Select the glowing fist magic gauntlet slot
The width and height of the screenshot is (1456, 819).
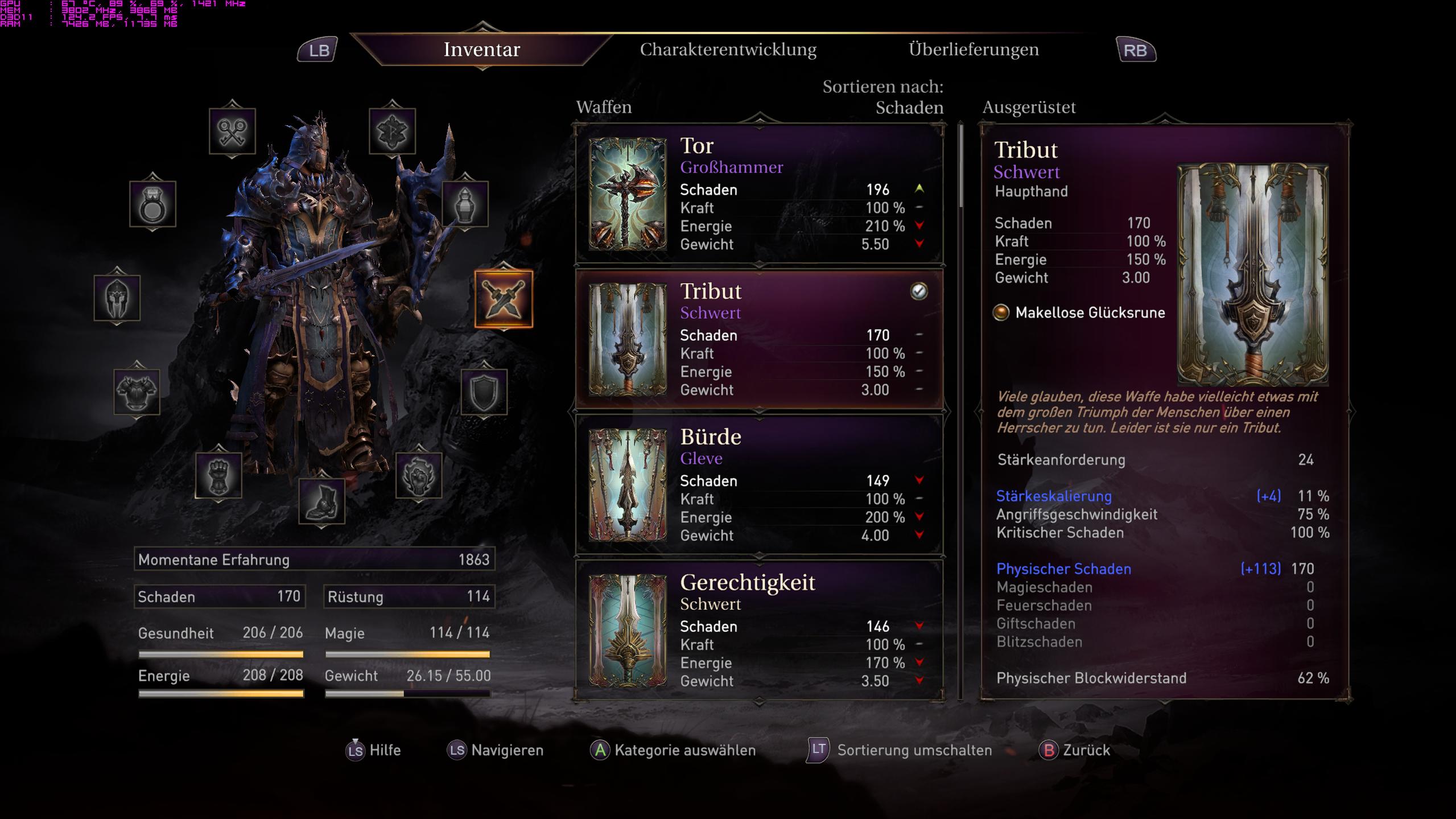tap(419, 475)
